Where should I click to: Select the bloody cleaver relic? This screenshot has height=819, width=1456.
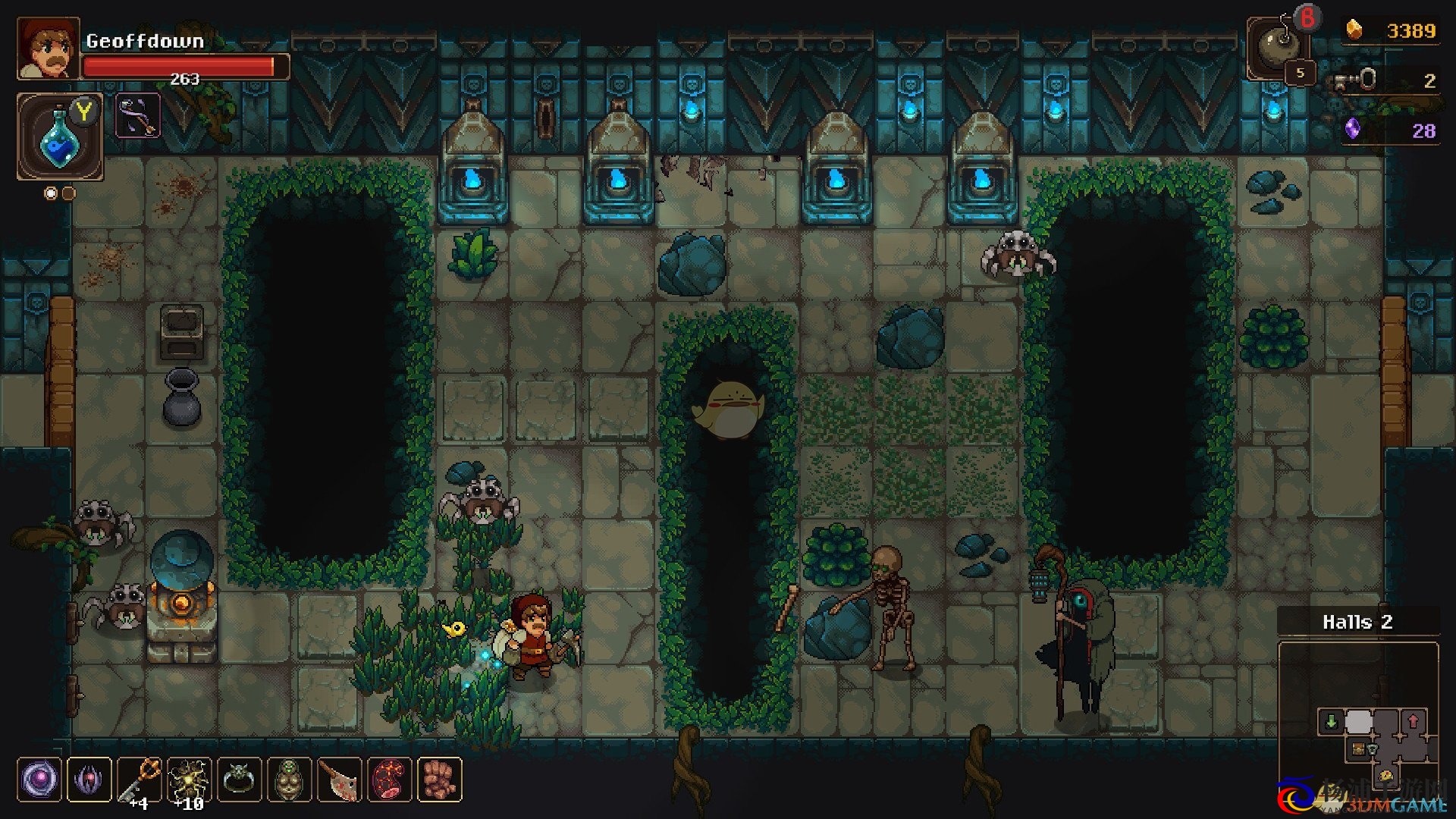tap(339, 780)
